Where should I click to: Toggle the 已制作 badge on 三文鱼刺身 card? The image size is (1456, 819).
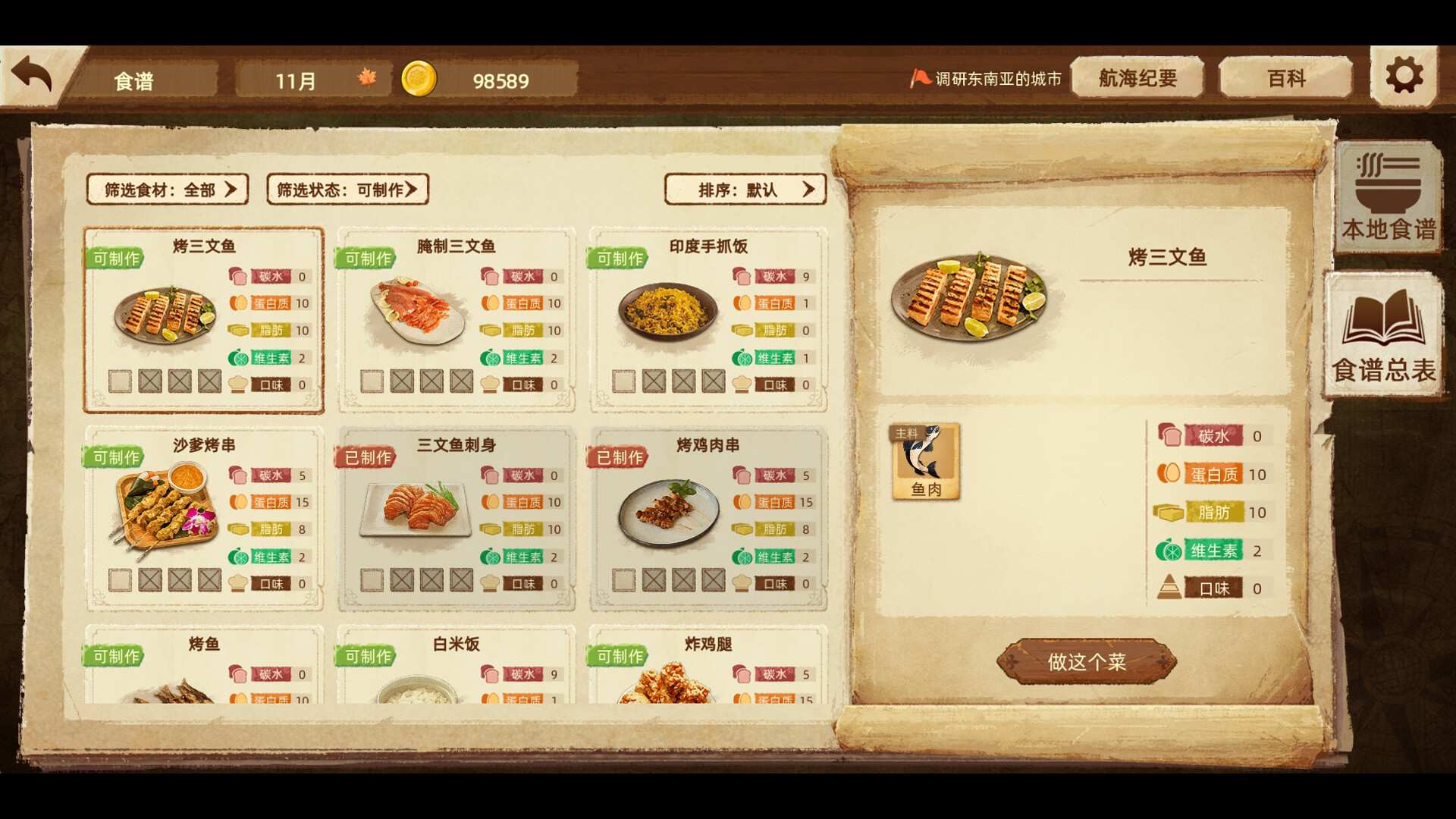[x=365, y=457]
